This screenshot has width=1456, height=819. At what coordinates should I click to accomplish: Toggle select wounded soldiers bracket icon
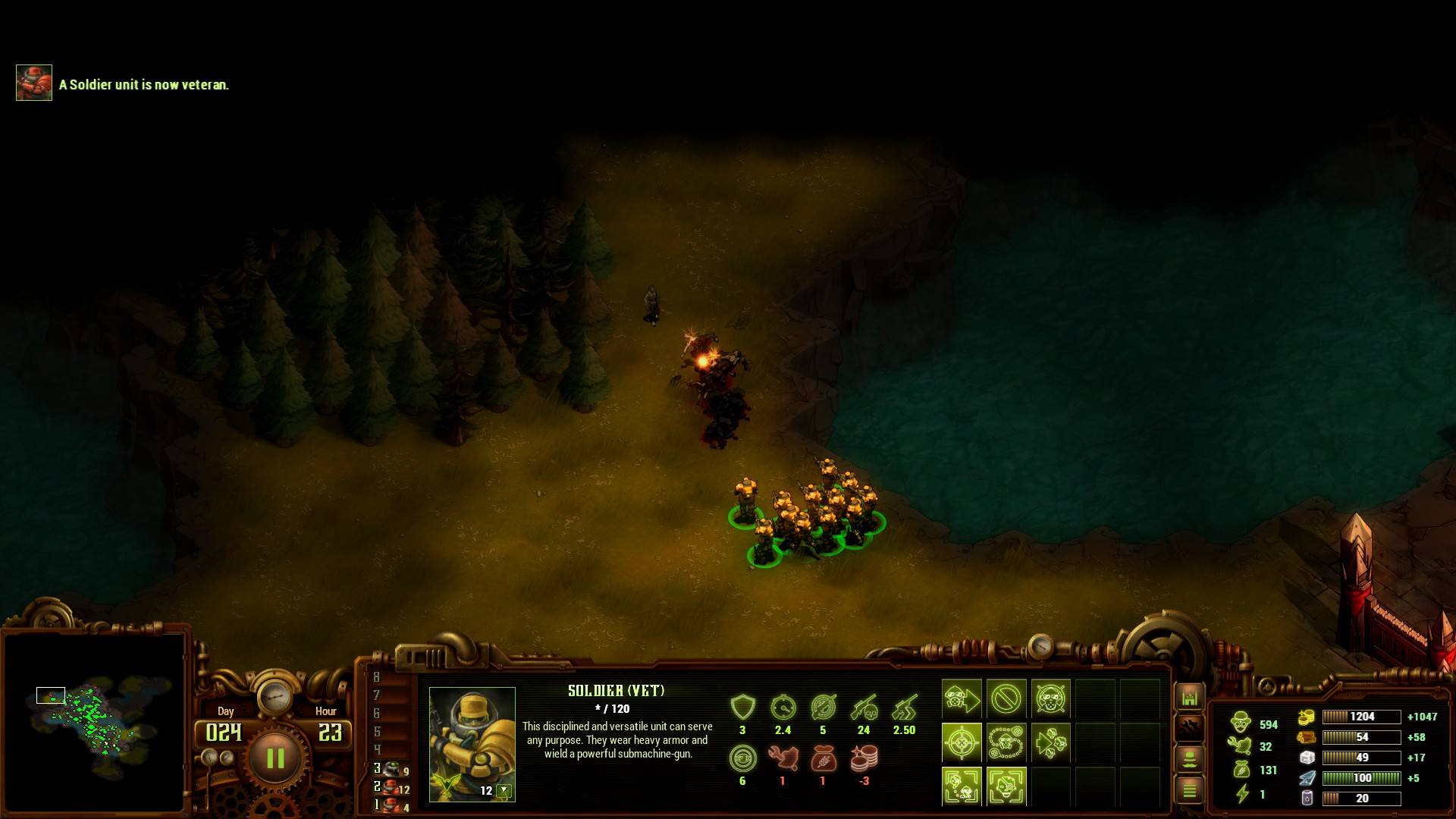point(962,786)
